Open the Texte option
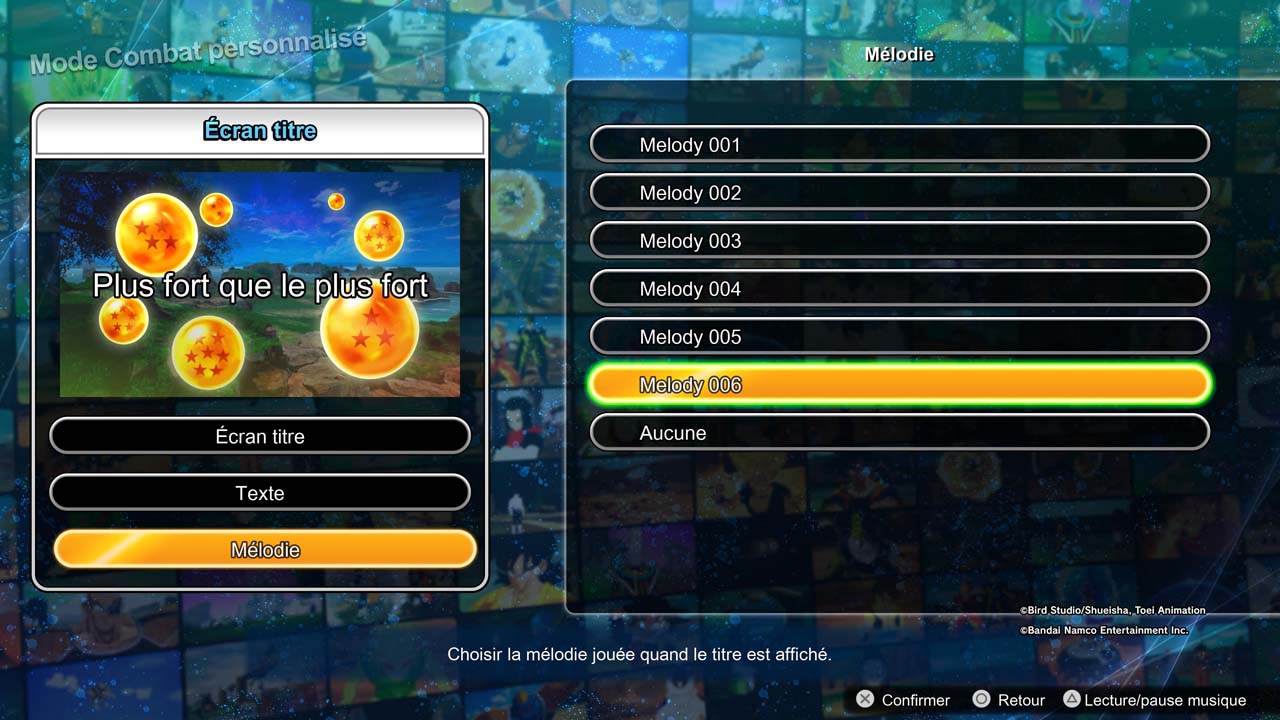The image size is (1280, 720). (x=260, y=493)
